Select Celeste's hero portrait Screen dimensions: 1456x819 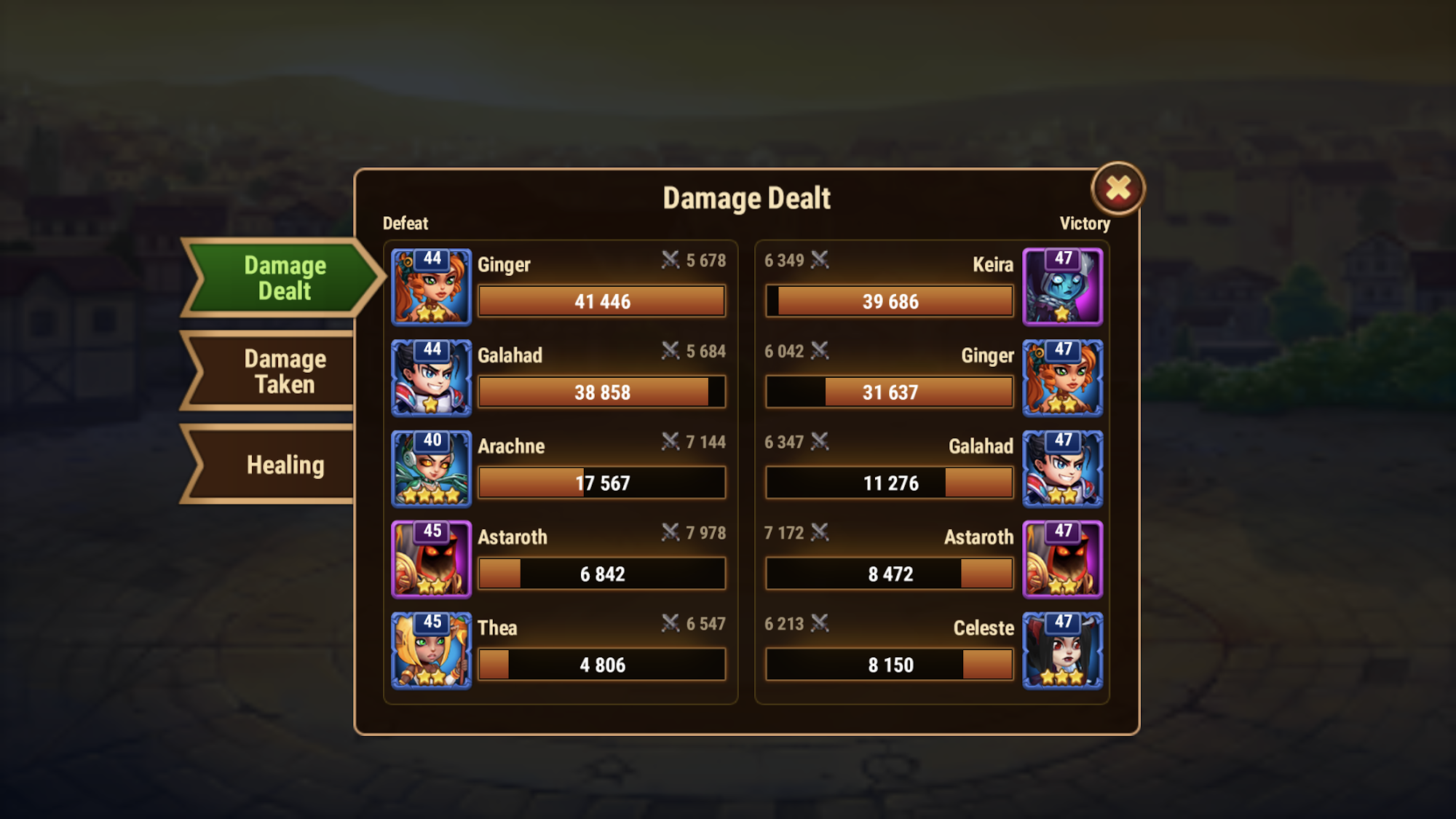(x=1062, y=650)
